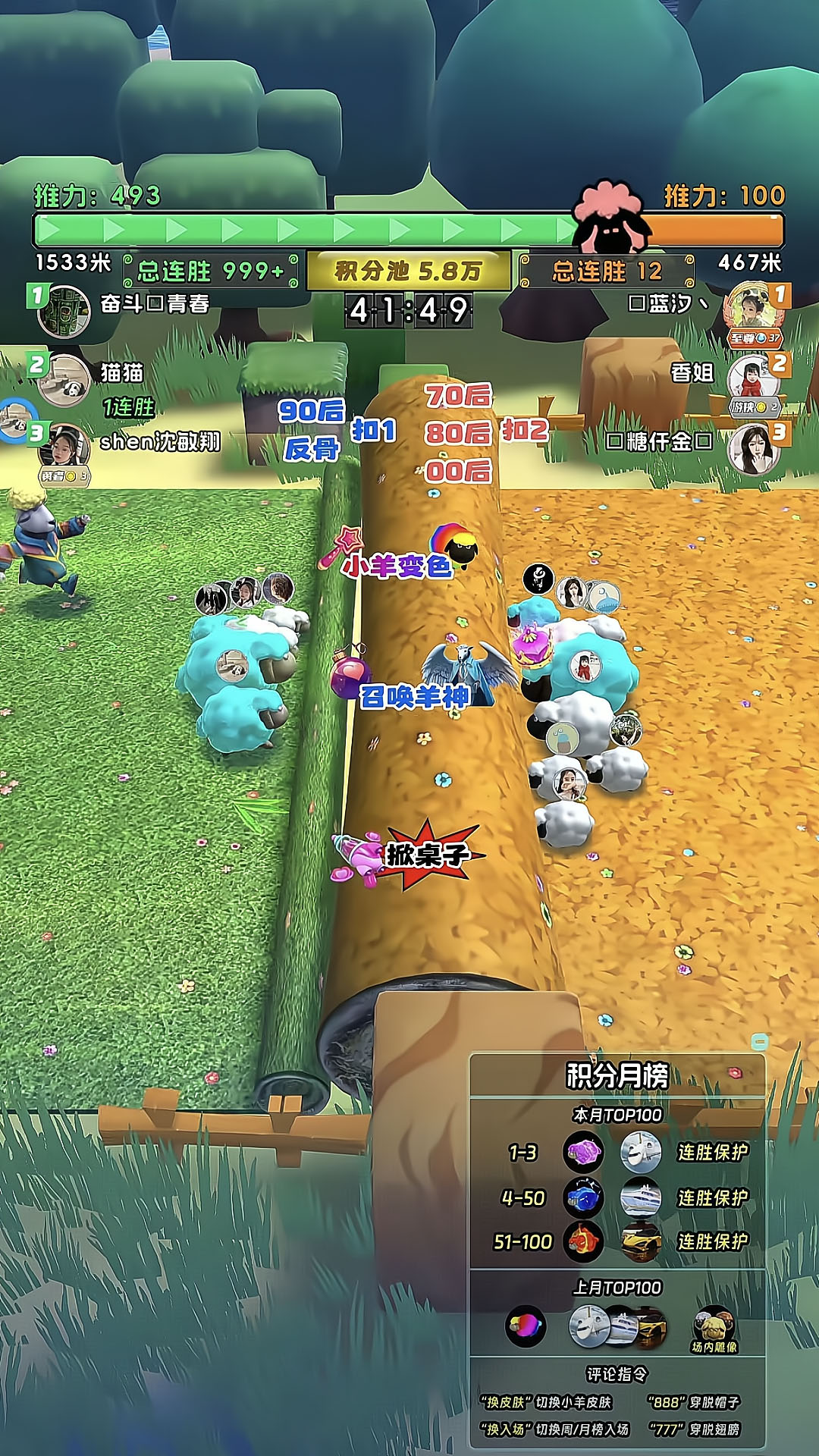Click the 场内雕像 statue icon
Image resolution: width=819 pixels, height=1456 pixels.
(x=714, y=1326)
